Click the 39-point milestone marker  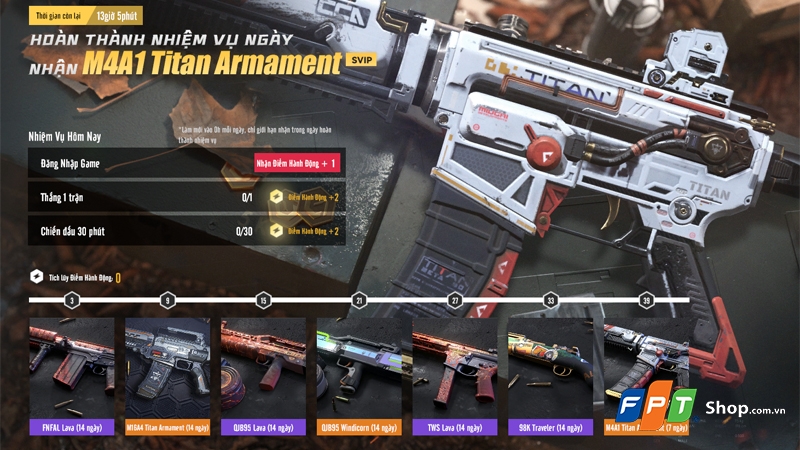646,300
